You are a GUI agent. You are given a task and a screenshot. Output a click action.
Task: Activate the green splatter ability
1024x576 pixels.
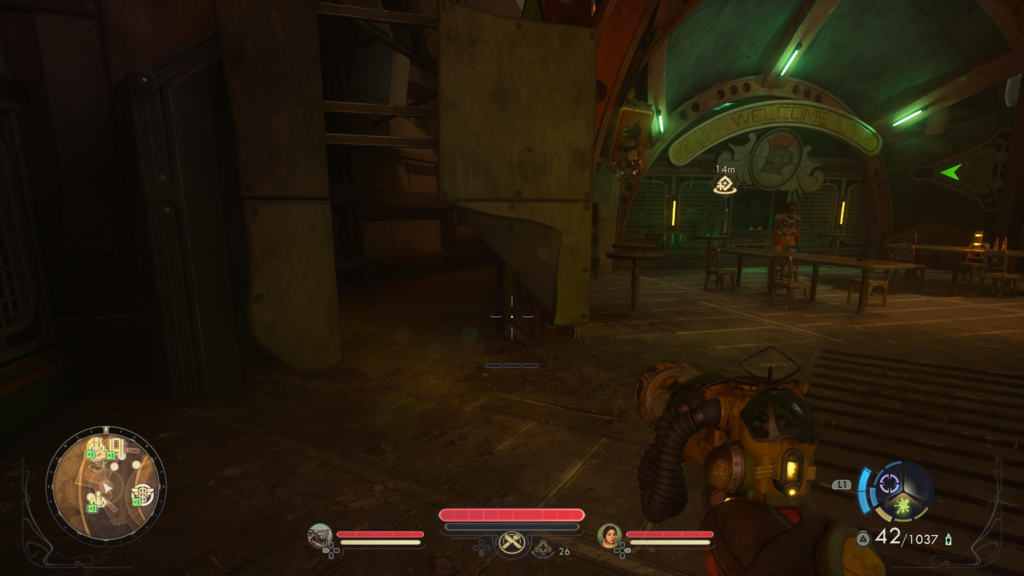click(x=905, y=503)
